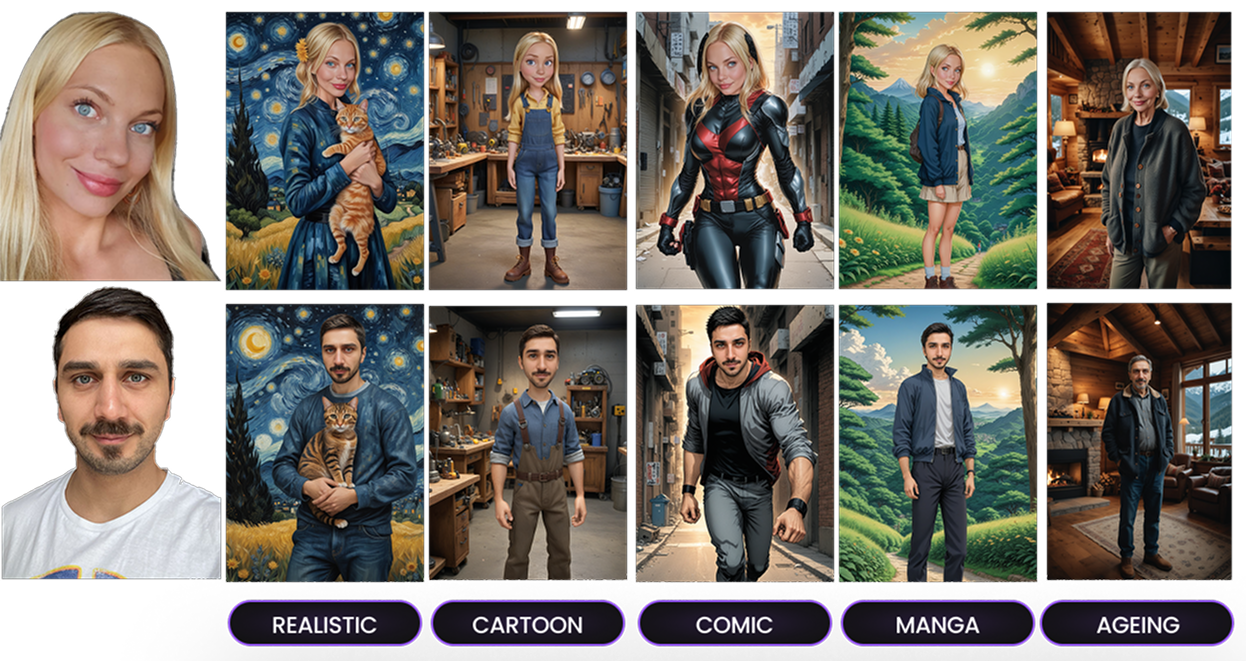The width and height of the screenshot is (1246, 661).
Task: Switch to the MANGA style
Action: pyautogui.click(x=937, y=625)
